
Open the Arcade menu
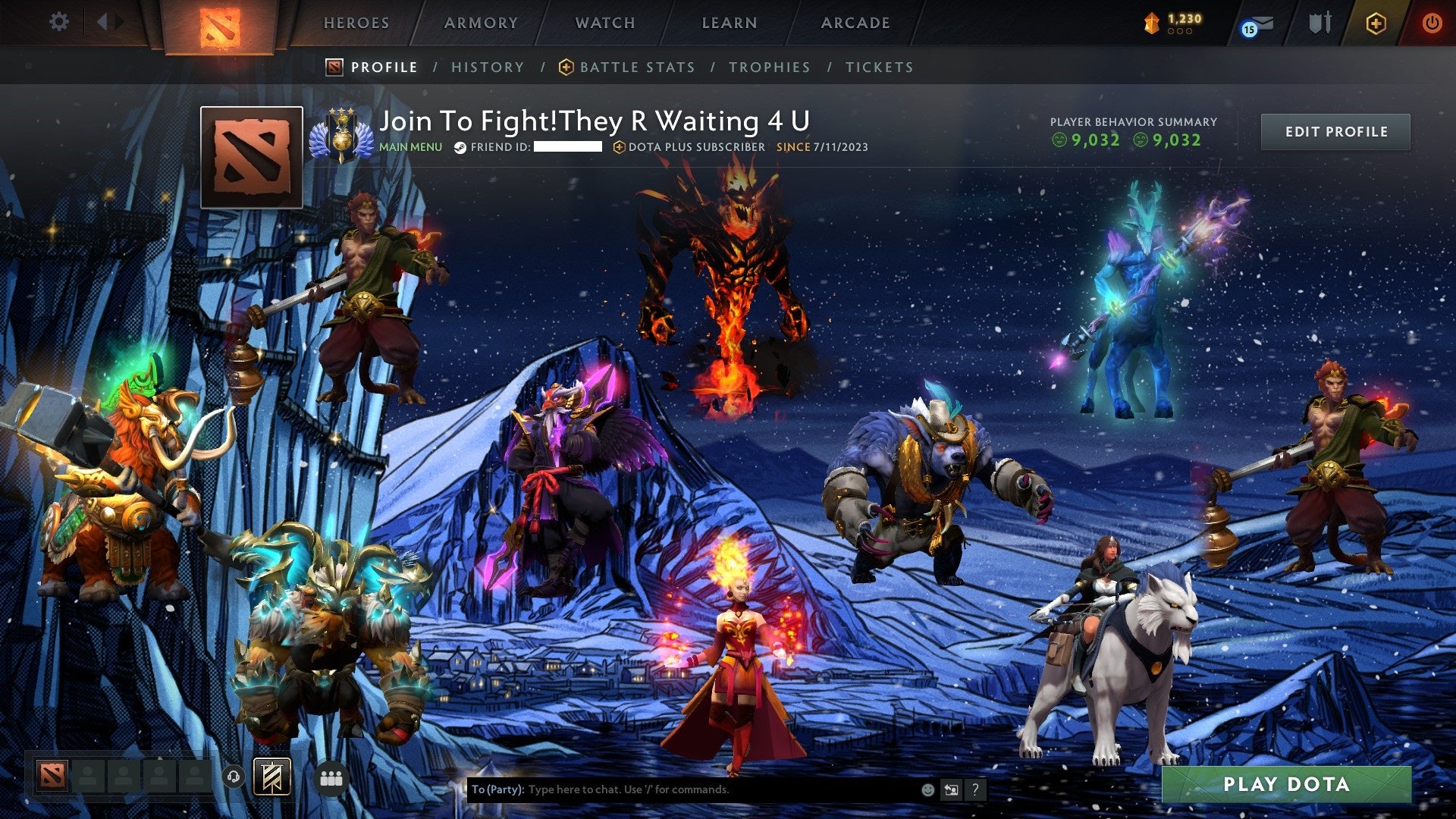click(855, 23)
